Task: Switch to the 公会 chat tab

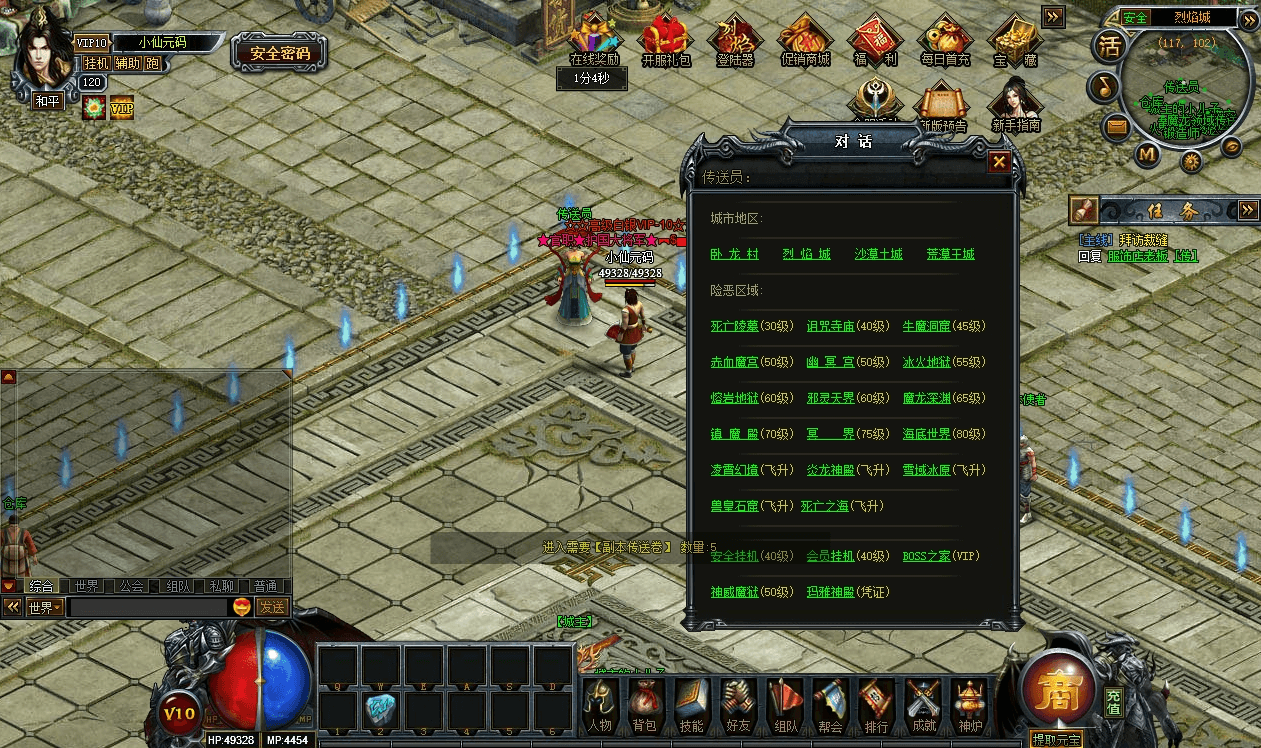Action: click(130, 586)
